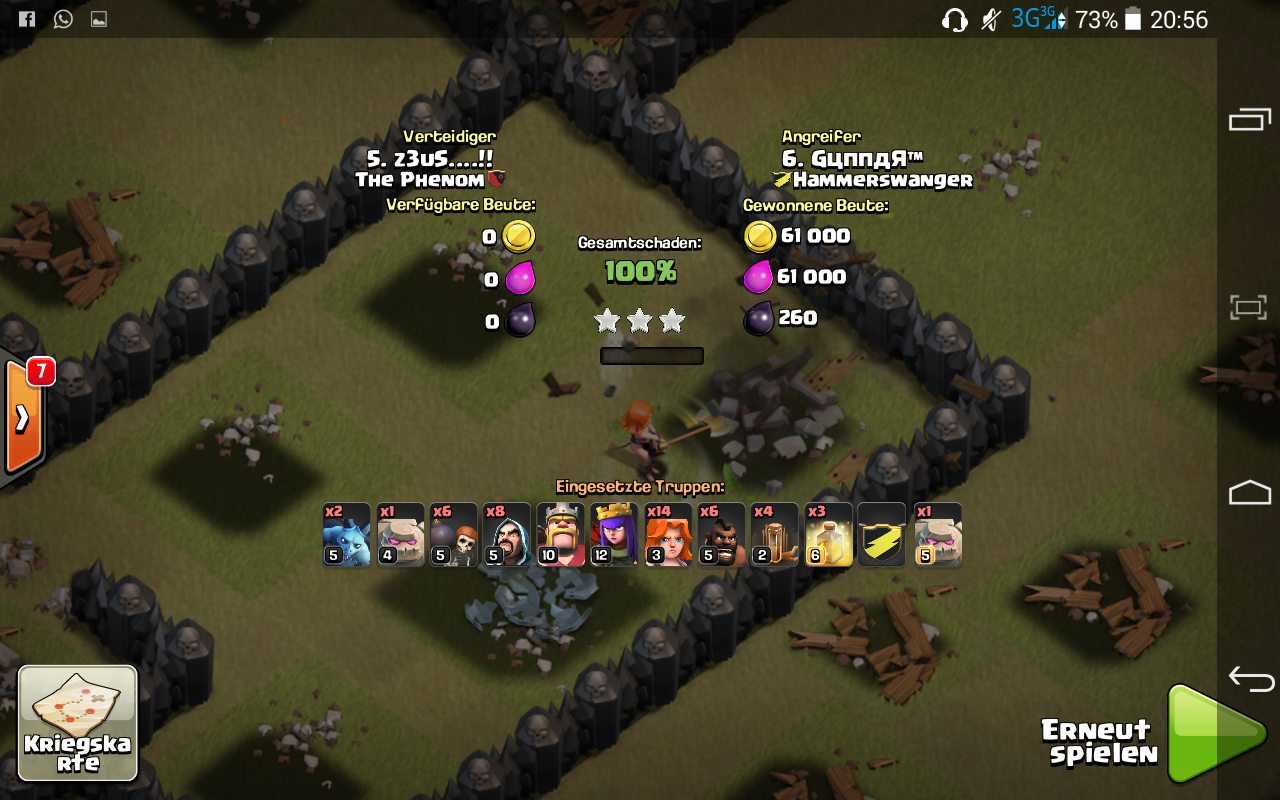The height and width of the screenshot is (800, 1280).
Task: Replay the attack with Erneut spielen
Action: [1215, 734]
